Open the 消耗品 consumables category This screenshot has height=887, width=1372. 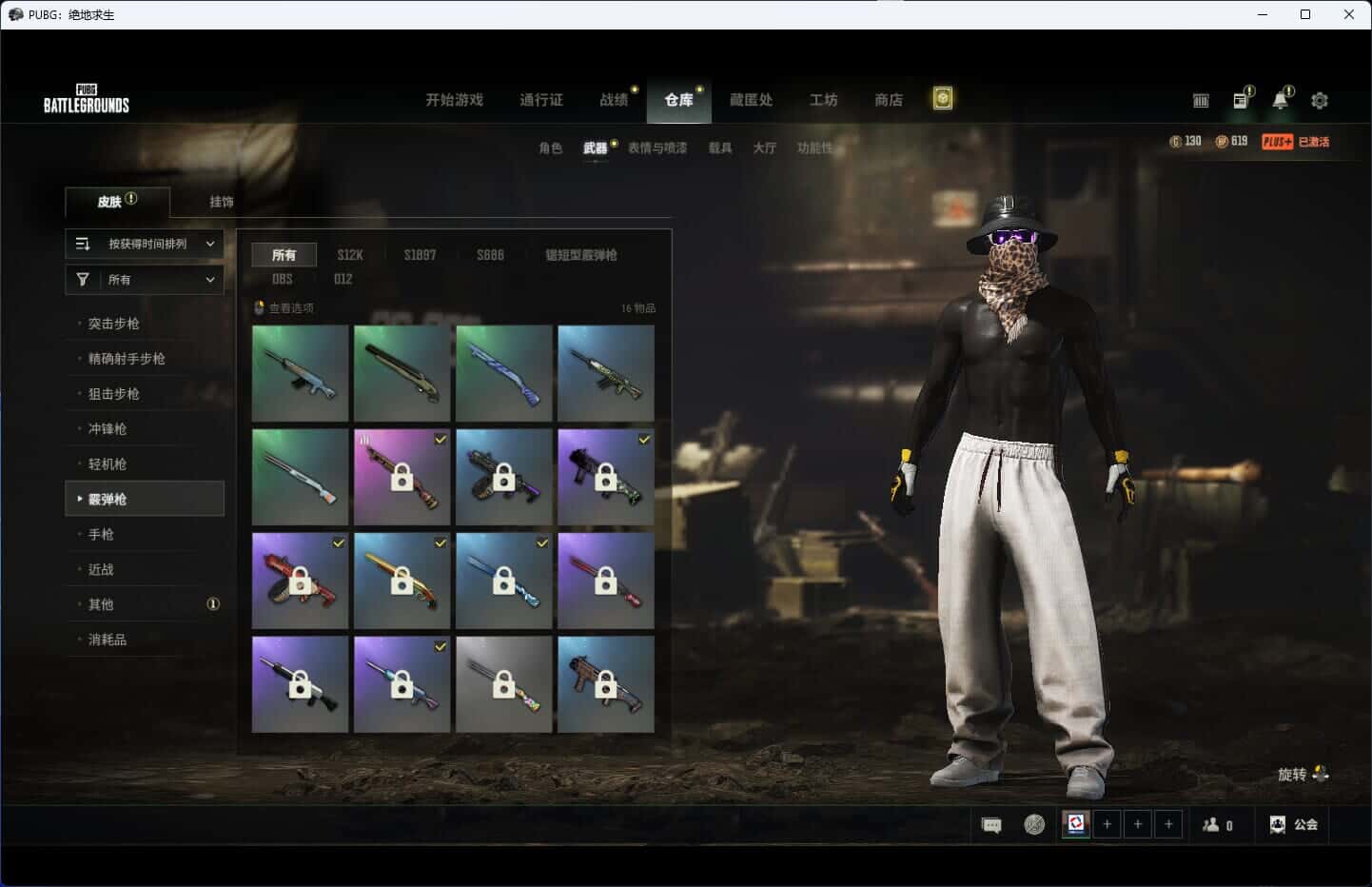[x=108, y=640]
